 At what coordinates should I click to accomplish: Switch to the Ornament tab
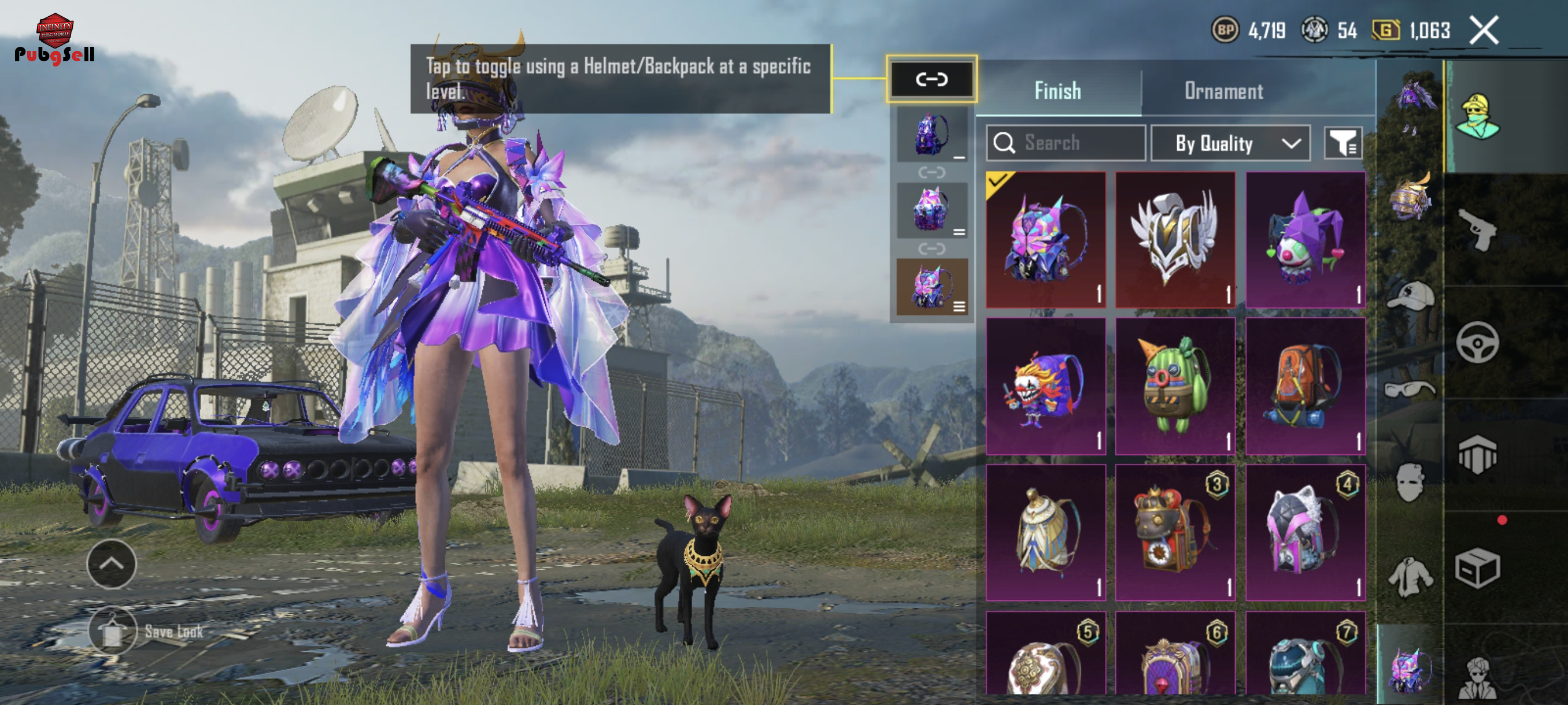click(x=1223, y=91)
